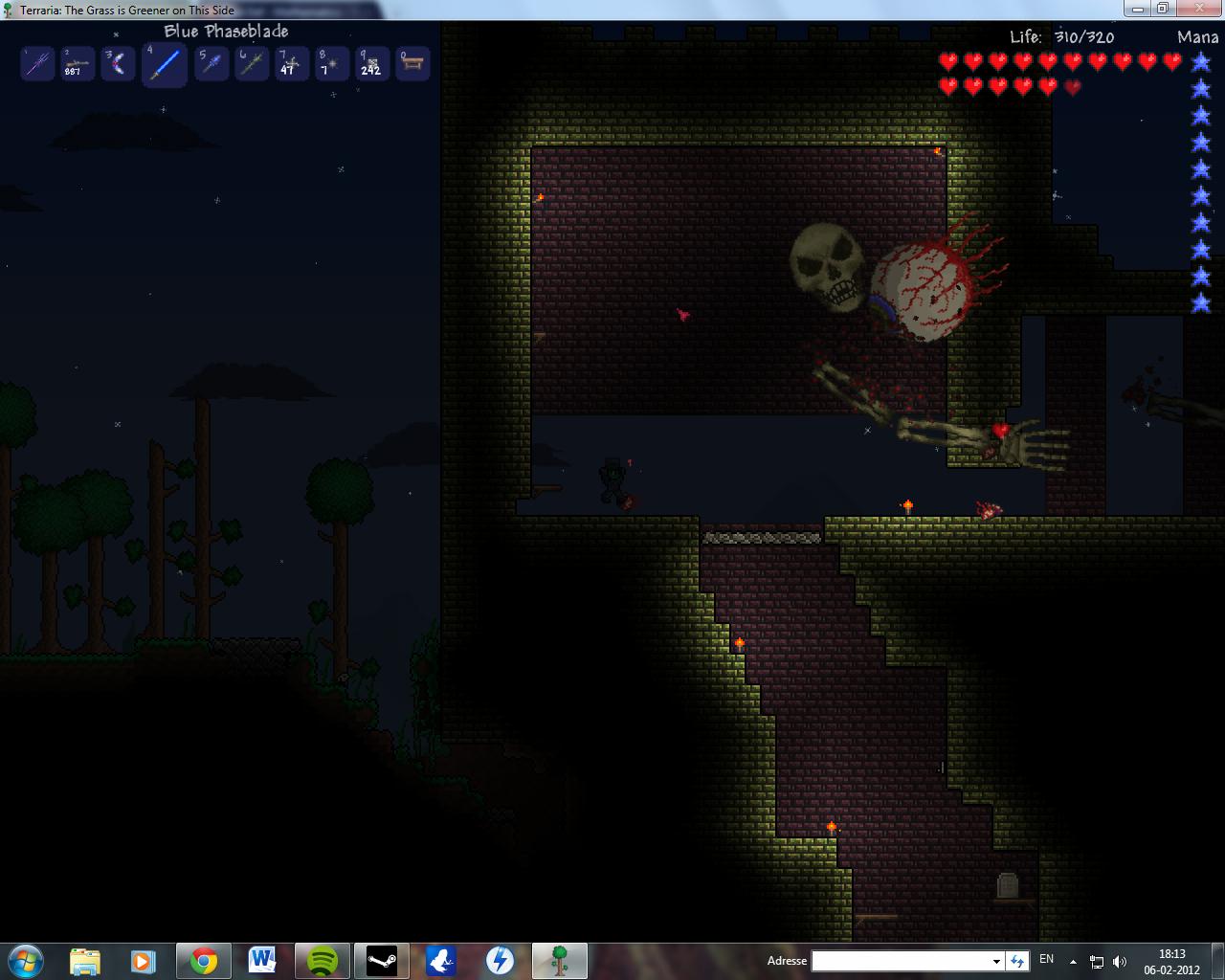Select the Blue Phaseblade slot
1225x980 pixels.
click(165, 65)
